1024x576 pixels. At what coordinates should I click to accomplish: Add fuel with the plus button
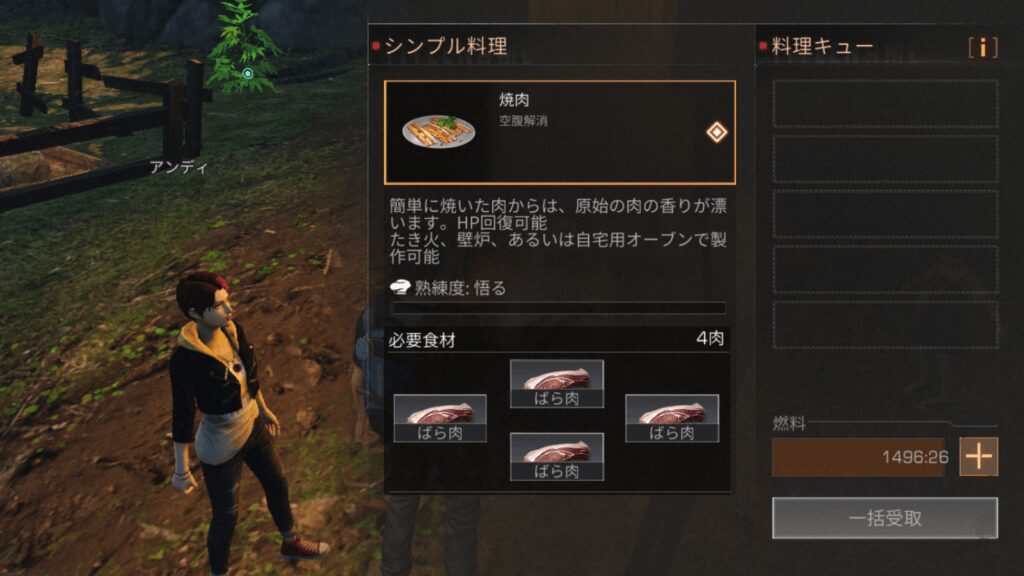point(978,456)
